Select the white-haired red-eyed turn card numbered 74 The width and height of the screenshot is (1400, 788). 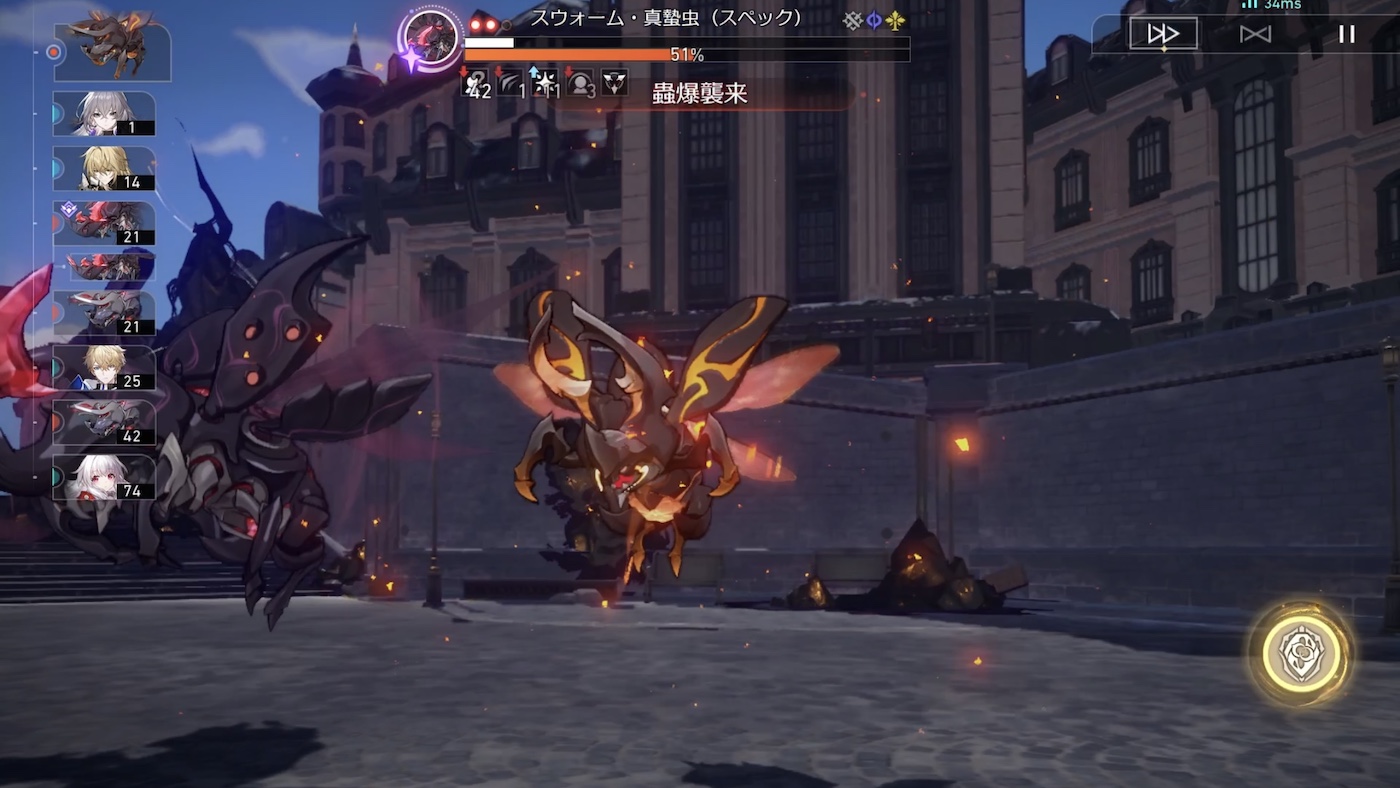point(104,478)
